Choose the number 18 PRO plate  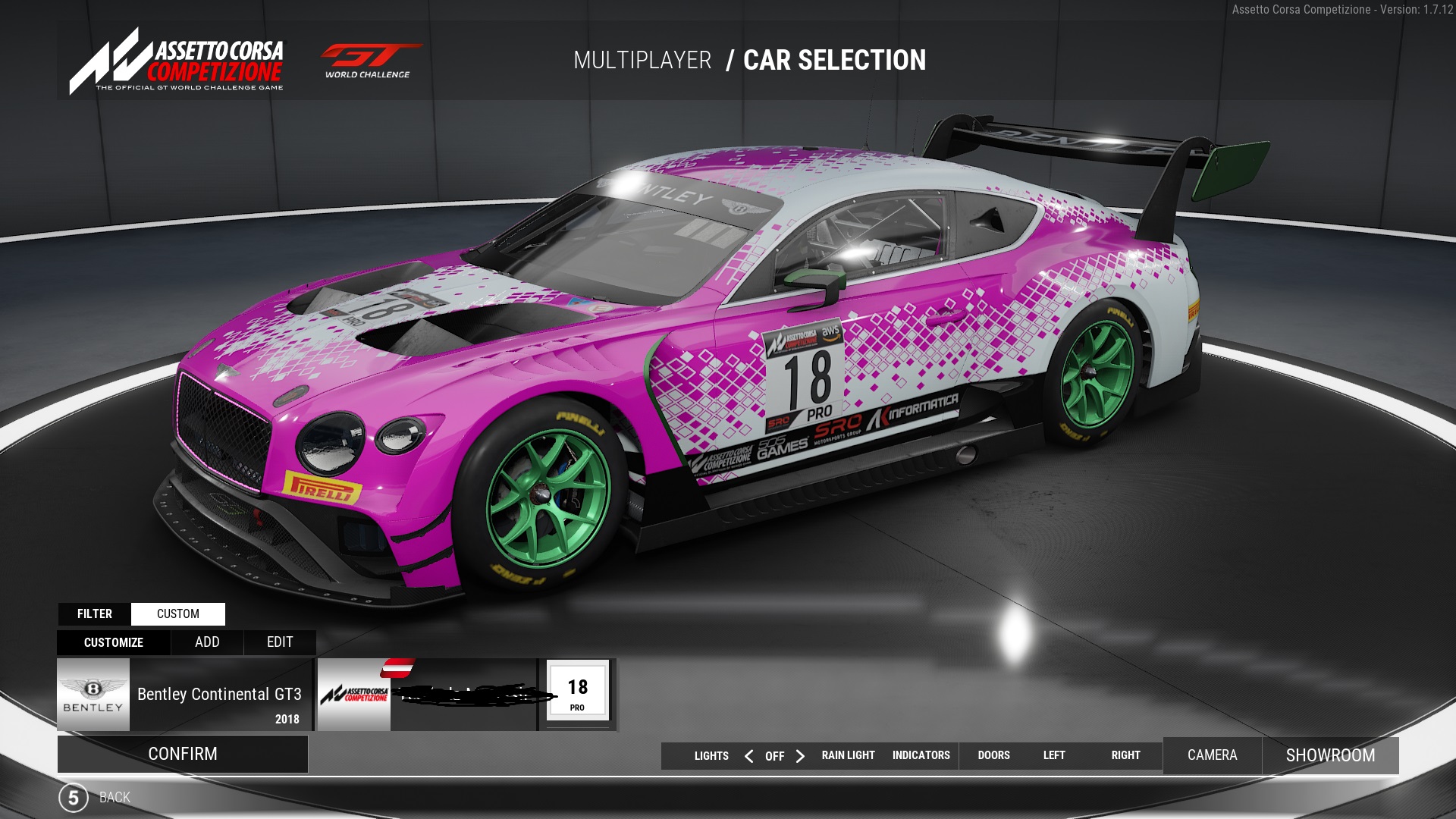click(577, 692)
